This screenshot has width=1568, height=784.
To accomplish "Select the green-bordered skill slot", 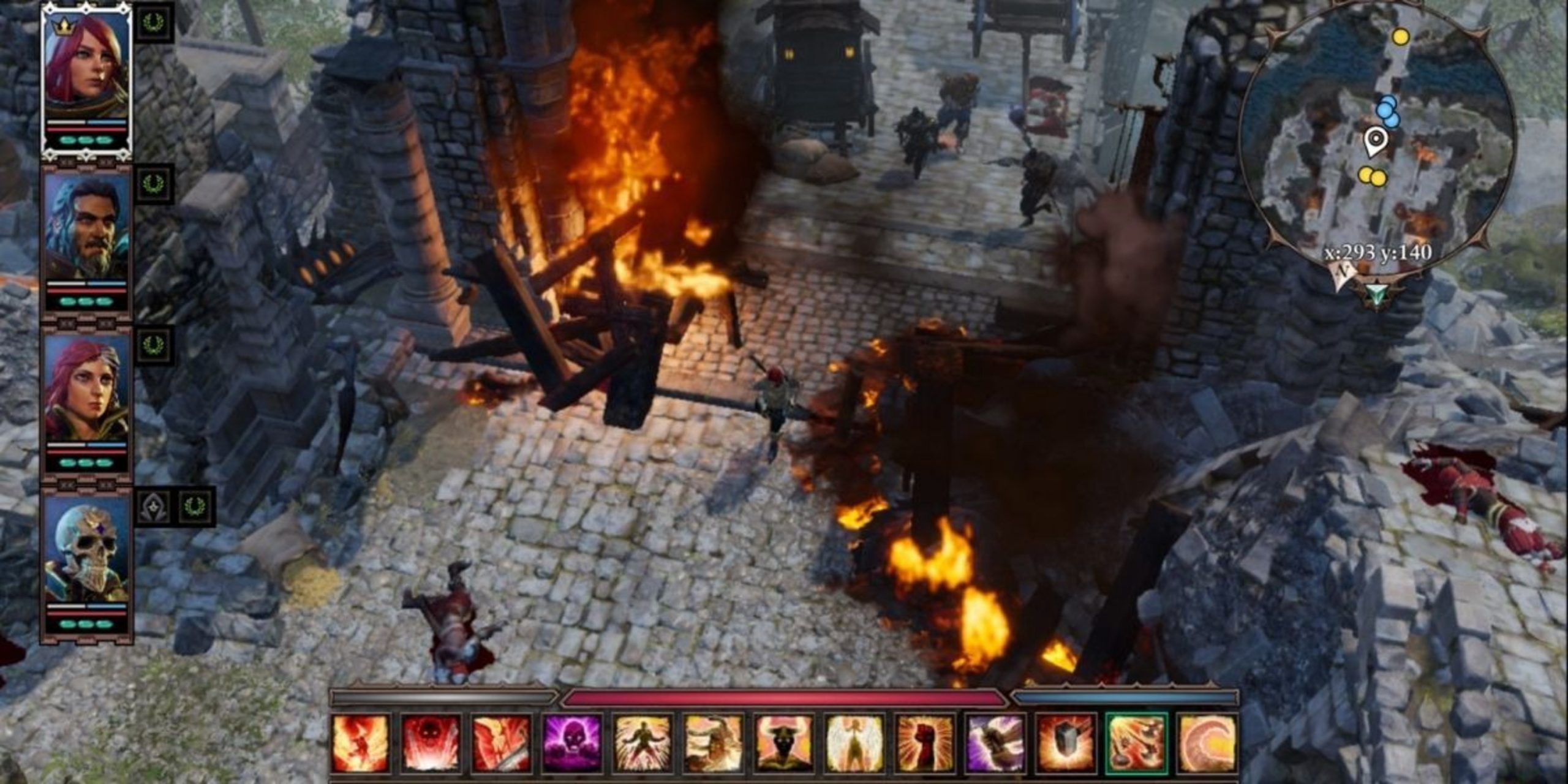I will [1137, 743].
